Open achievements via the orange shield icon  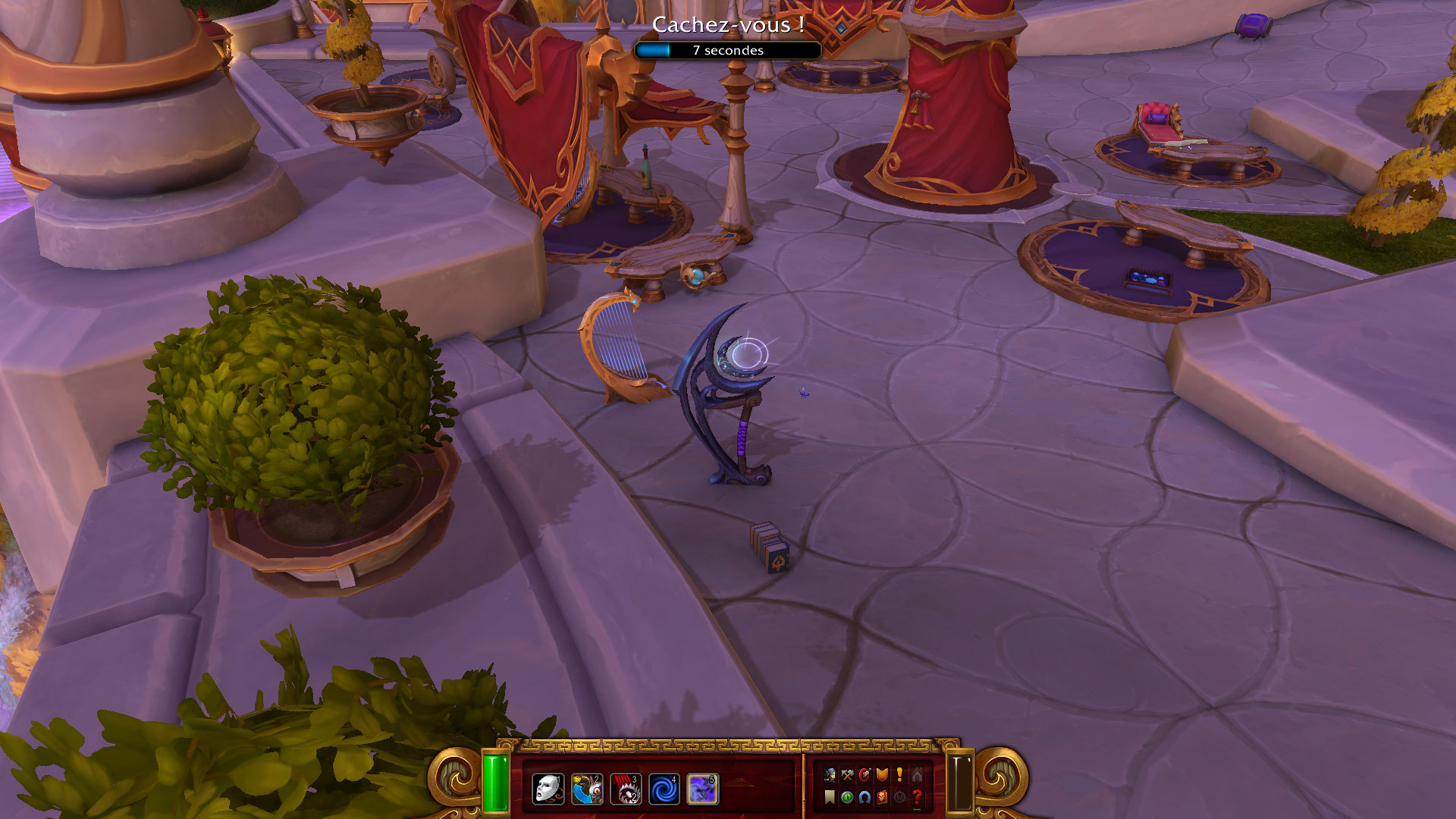click(x=882, y=775)
